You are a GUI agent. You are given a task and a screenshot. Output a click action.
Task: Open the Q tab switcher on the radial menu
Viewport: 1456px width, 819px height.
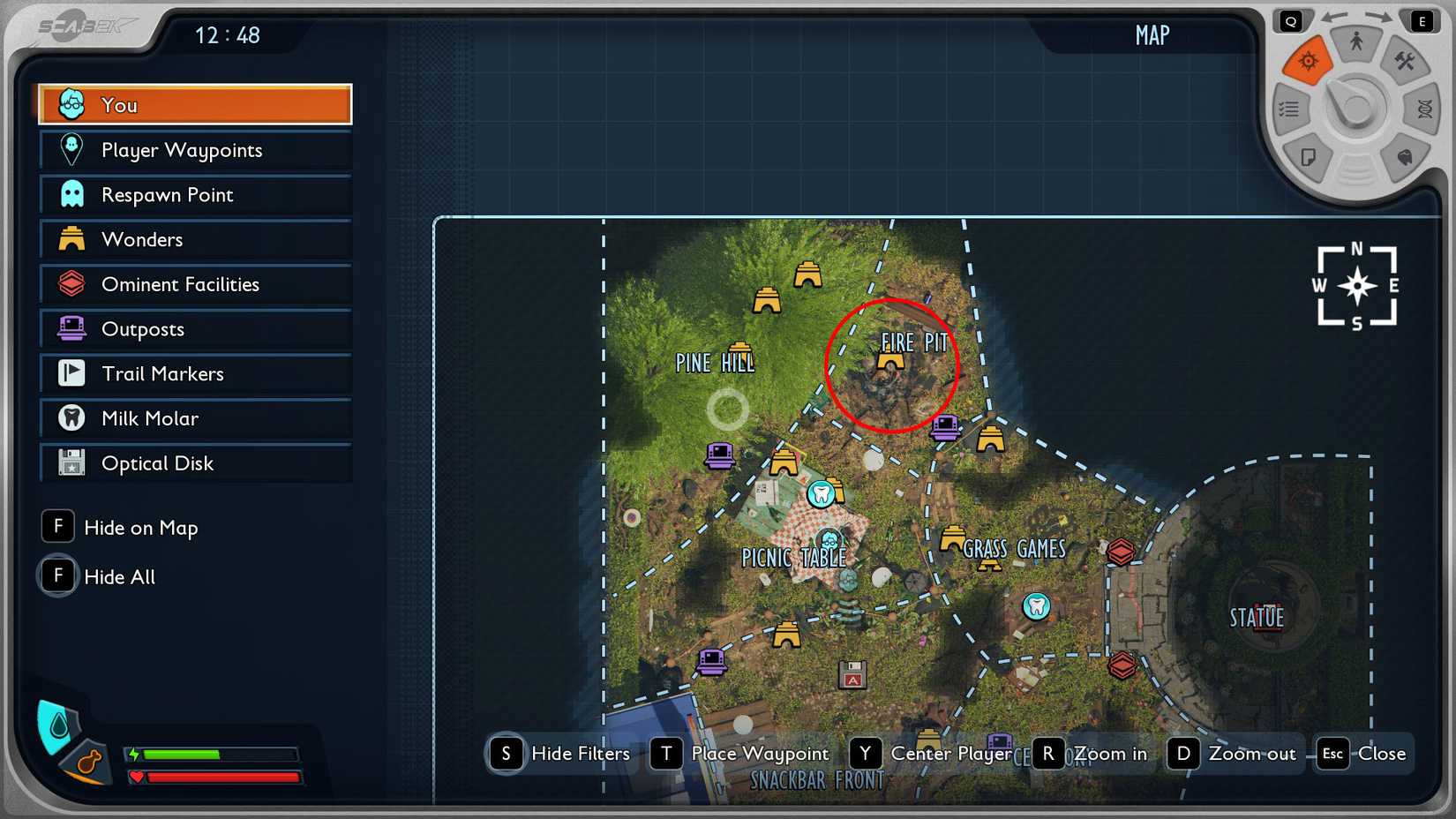pyautogui.click(x=1291, y=19)
